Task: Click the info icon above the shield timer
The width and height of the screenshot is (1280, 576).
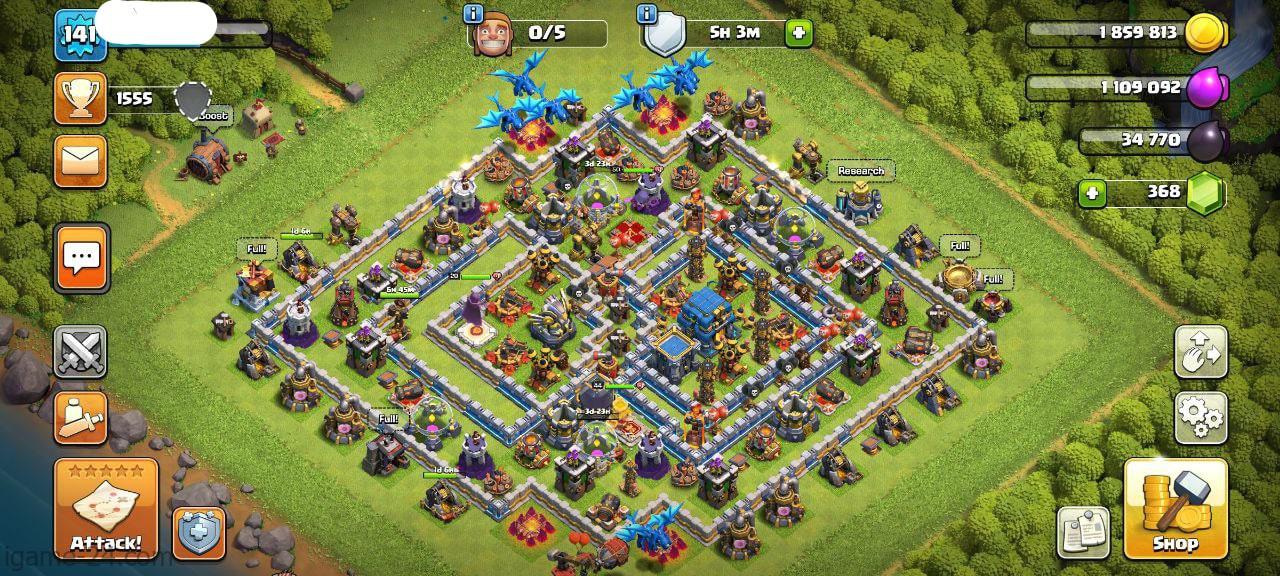Action: coord(647,14)
